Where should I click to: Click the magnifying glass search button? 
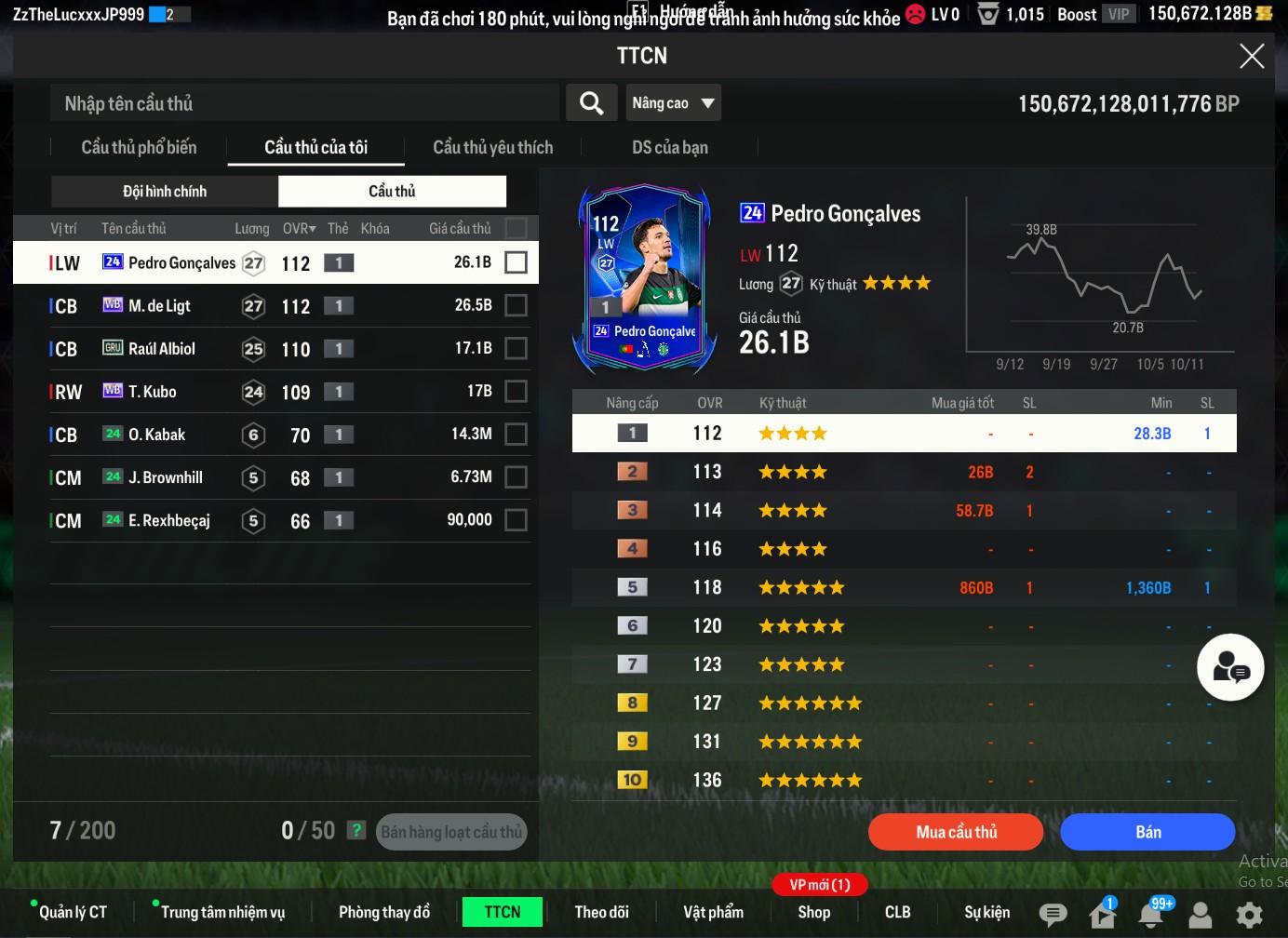(592, 103)
